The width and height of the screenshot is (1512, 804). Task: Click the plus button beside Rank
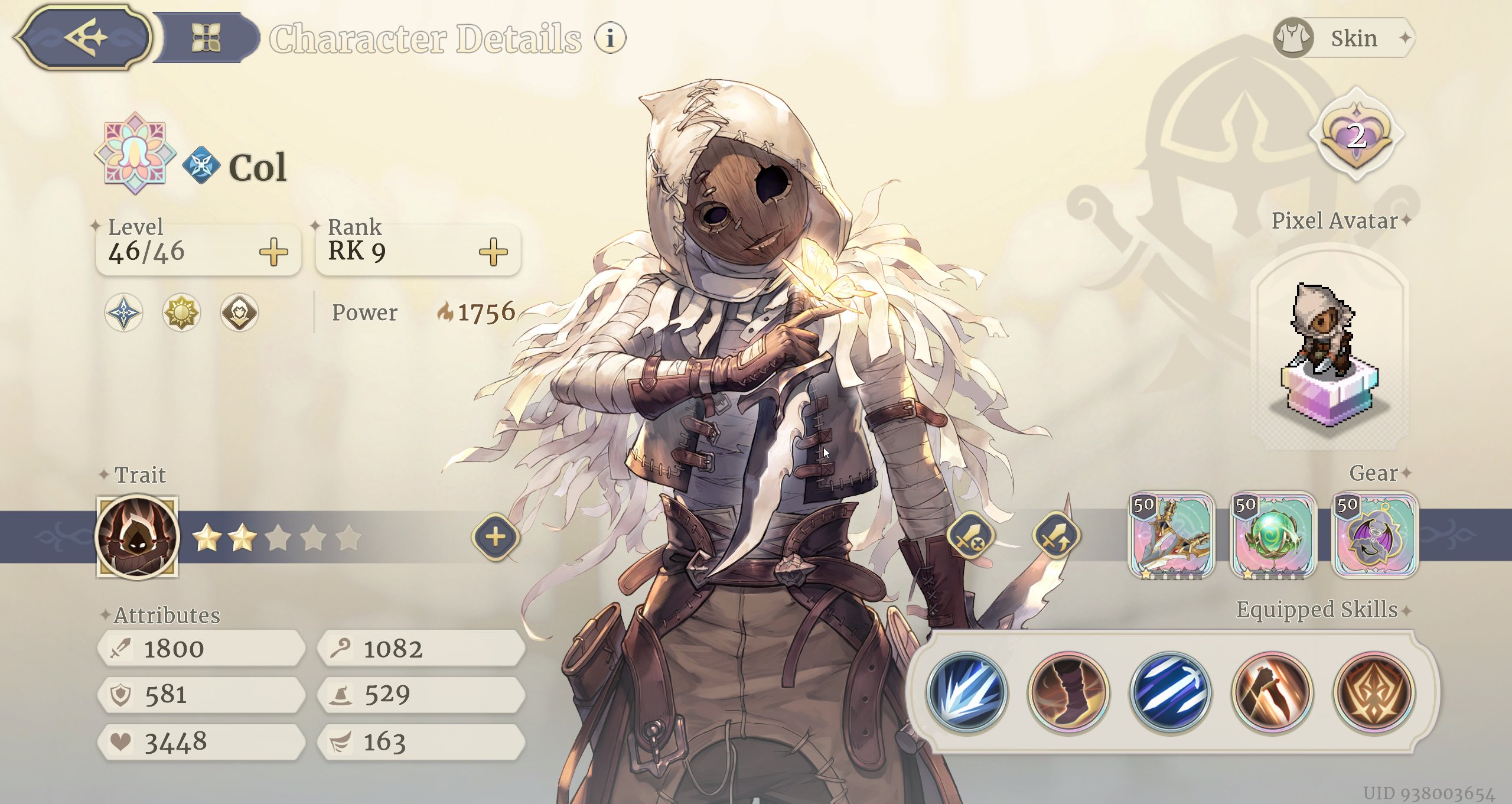pos(493,252)
